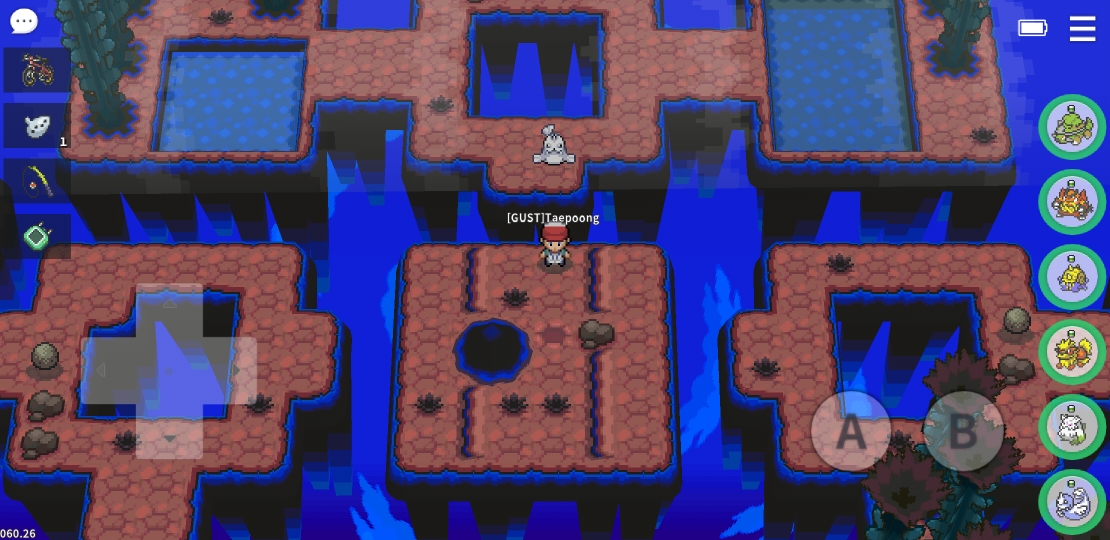Viewport: 1110px width, 540px height.
Task: Select the Torterra party icon
Action: [x=1072, y=127]
